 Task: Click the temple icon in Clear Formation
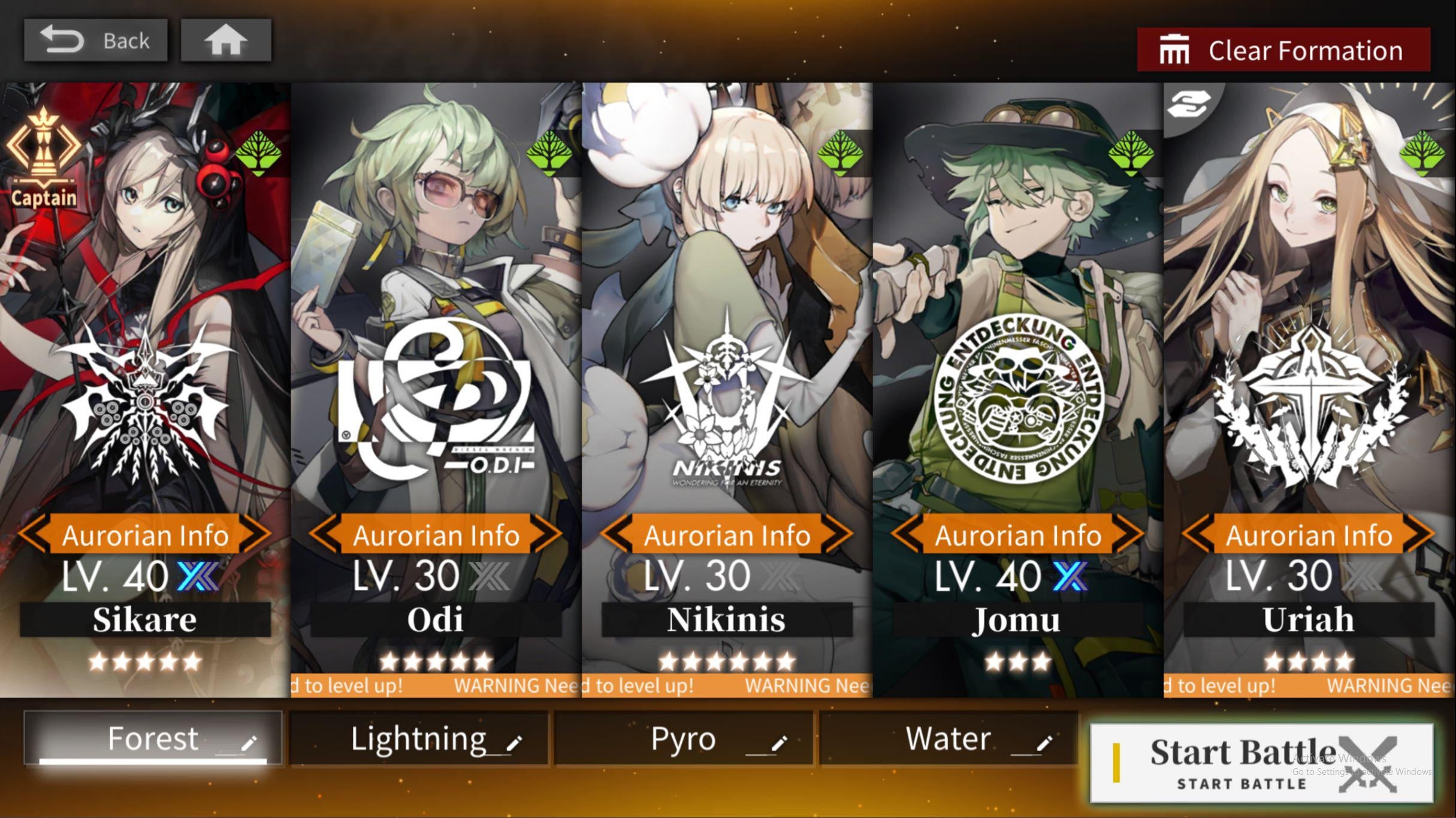pyautogui.click(x=1176, y=50)
